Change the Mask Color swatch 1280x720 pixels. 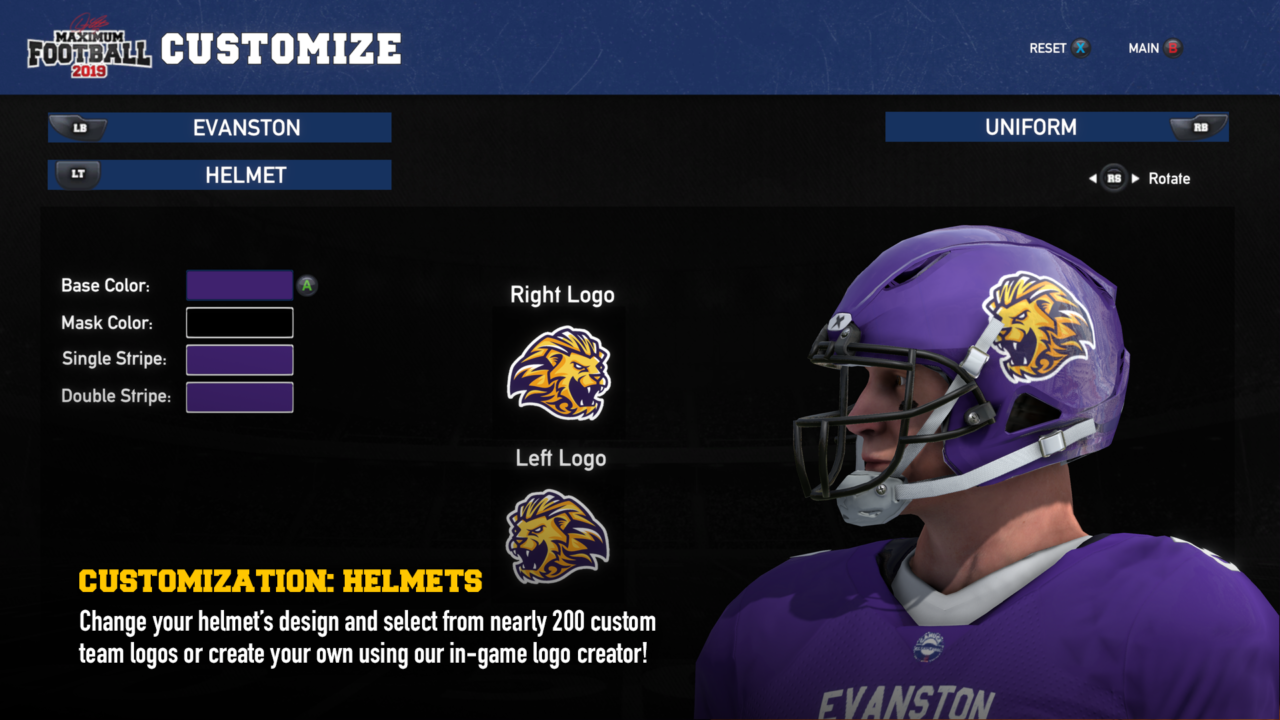coord(239,323)
